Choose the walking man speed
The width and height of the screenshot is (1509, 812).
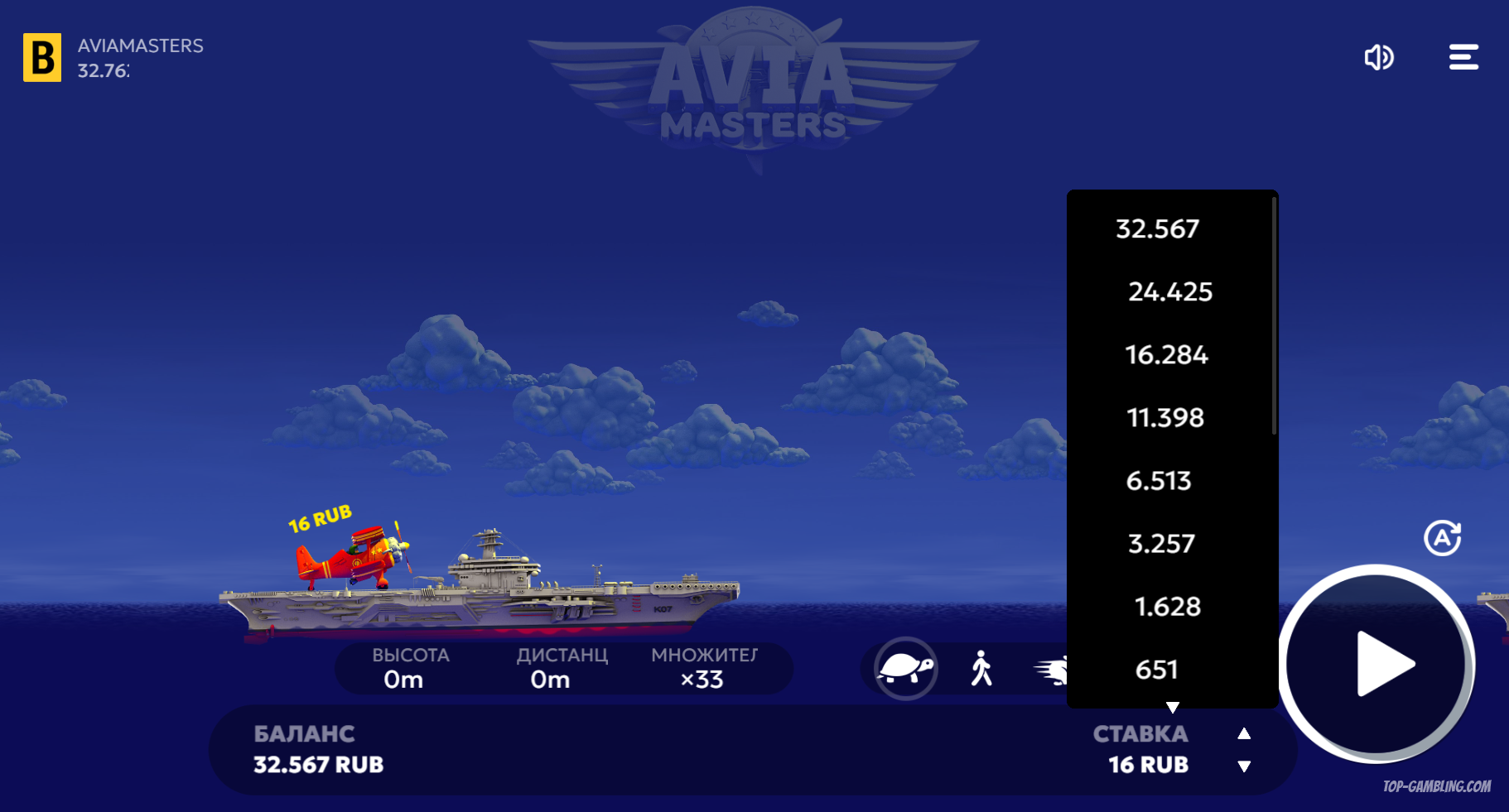[x=981, y=668]
